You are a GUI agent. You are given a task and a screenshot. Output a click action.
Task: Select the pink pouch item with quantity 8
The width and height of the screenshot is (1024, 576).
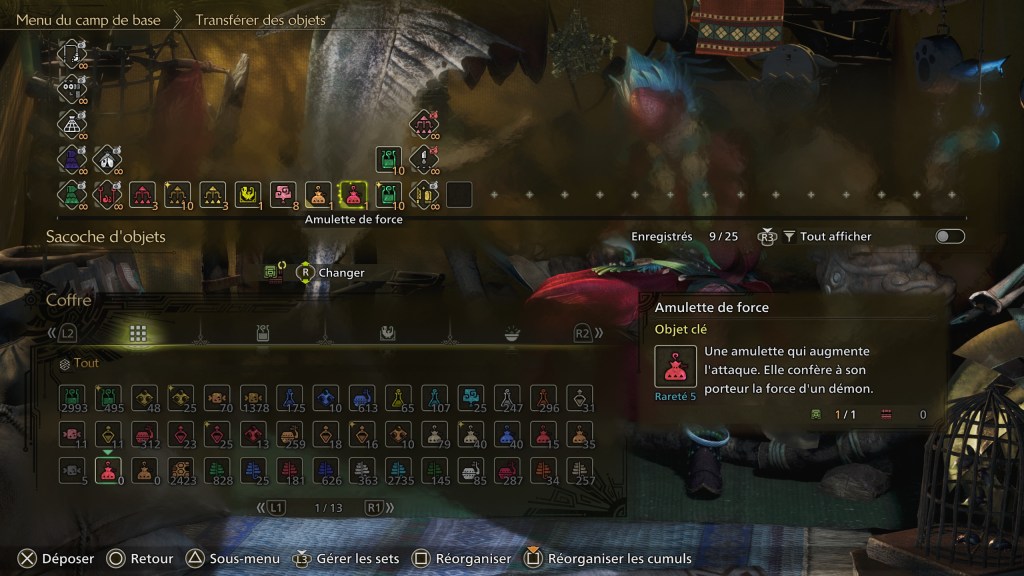coord(282,194)
